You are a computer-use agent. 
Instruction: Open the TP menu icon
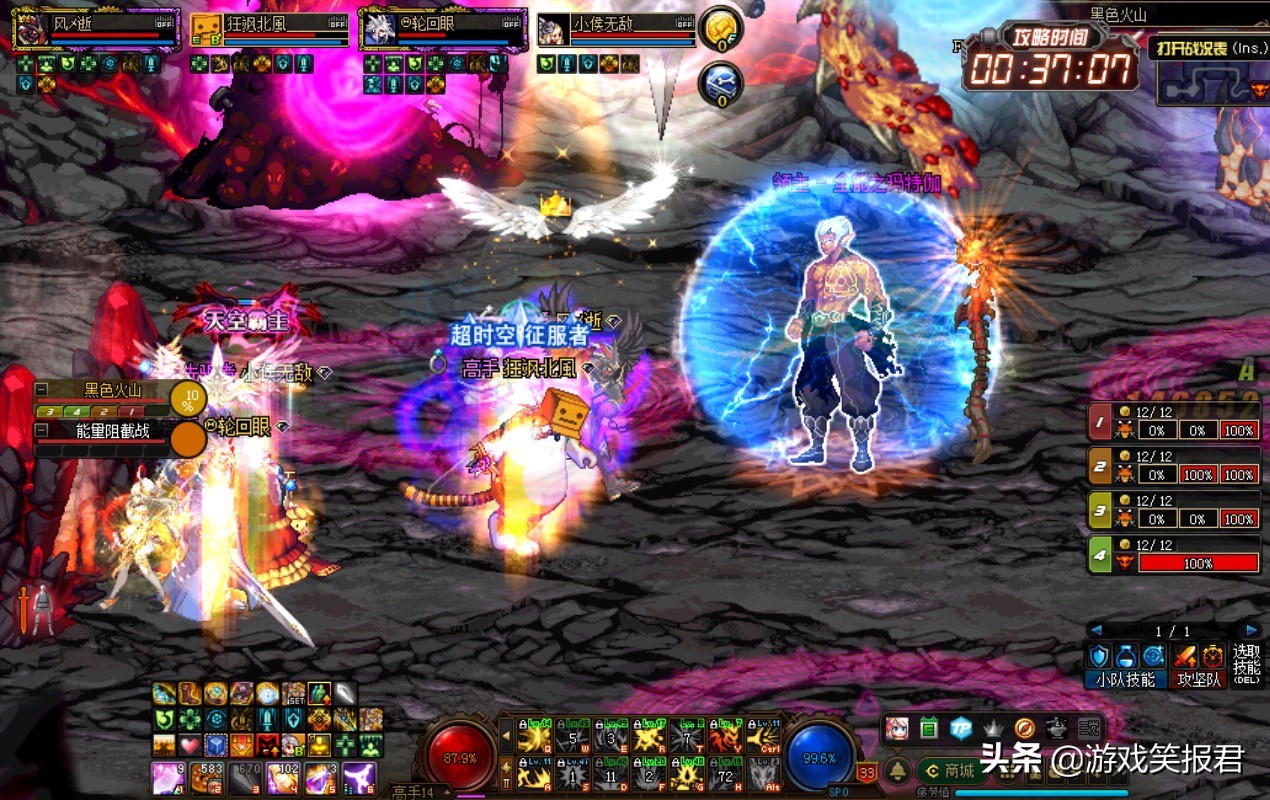961,728
